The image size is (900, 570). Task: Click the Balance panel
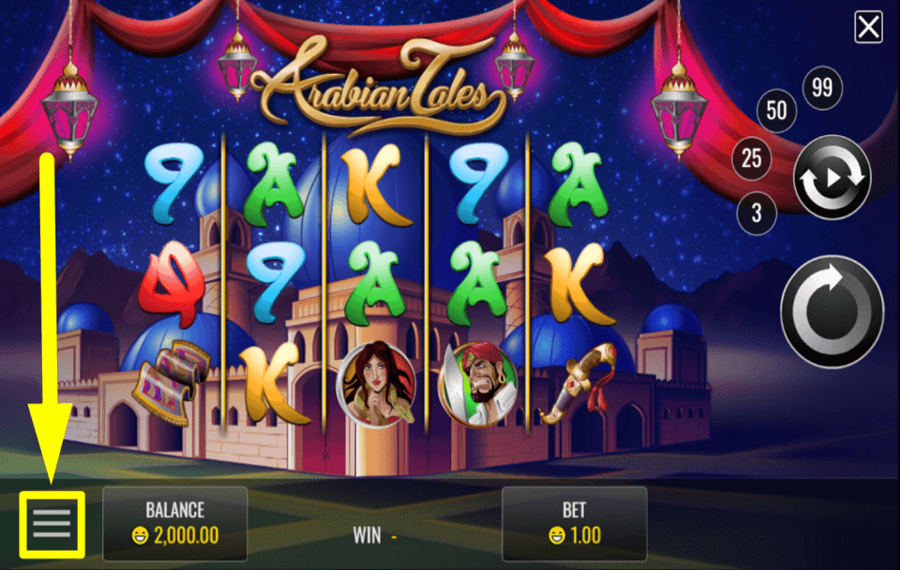click(x=175, y=523)
